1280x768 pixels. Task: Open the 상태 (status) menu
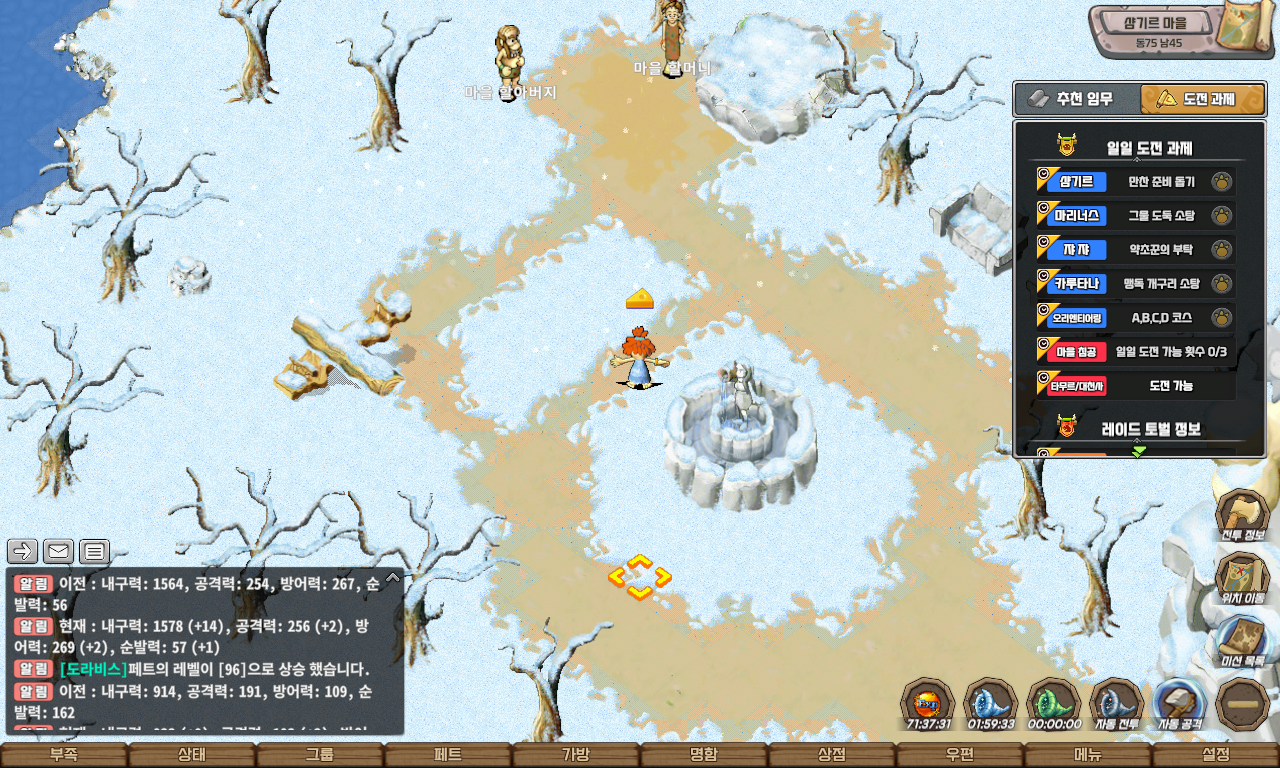[x=192, y=755]
